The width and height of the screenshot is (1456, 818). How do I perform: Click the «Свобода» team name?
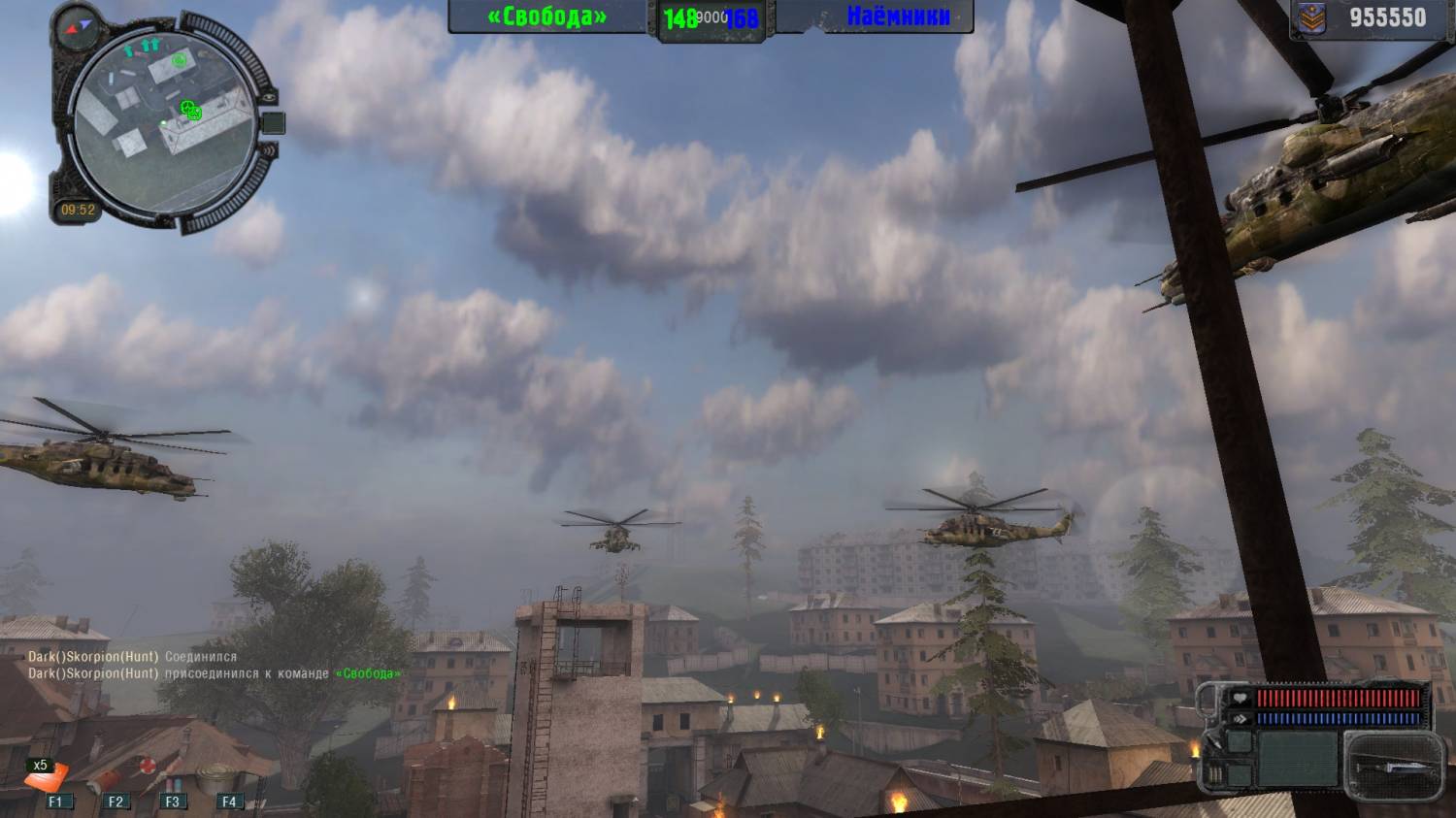click(547, 17)
